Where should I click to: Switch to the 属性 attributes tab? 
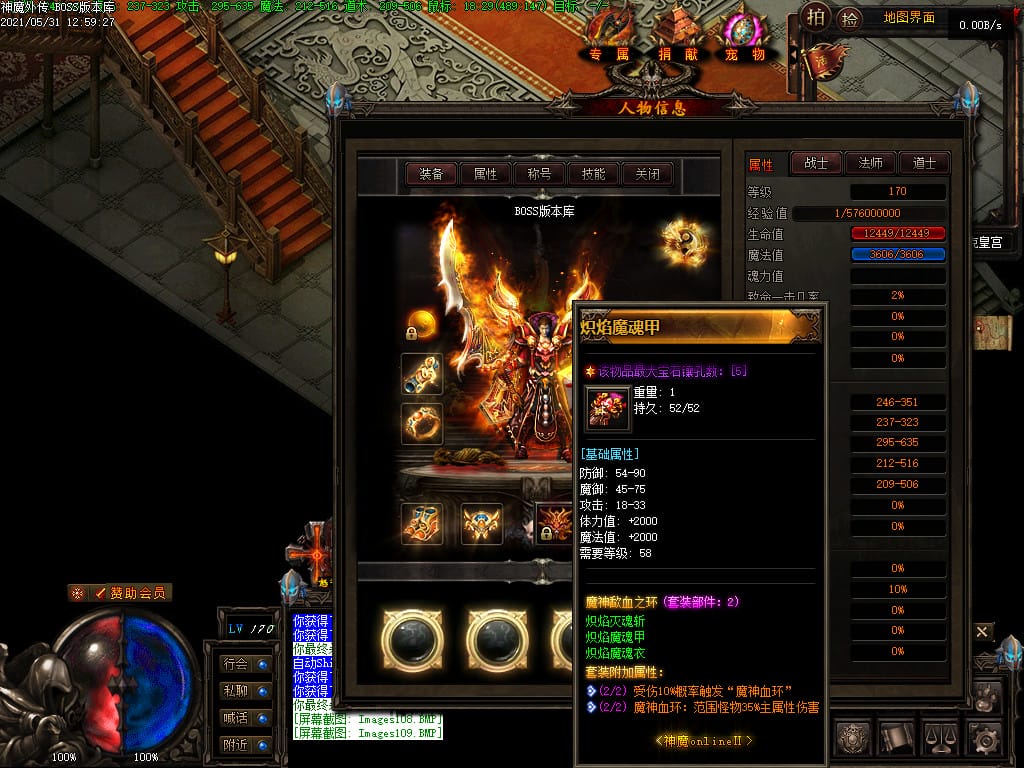[485, 174]
